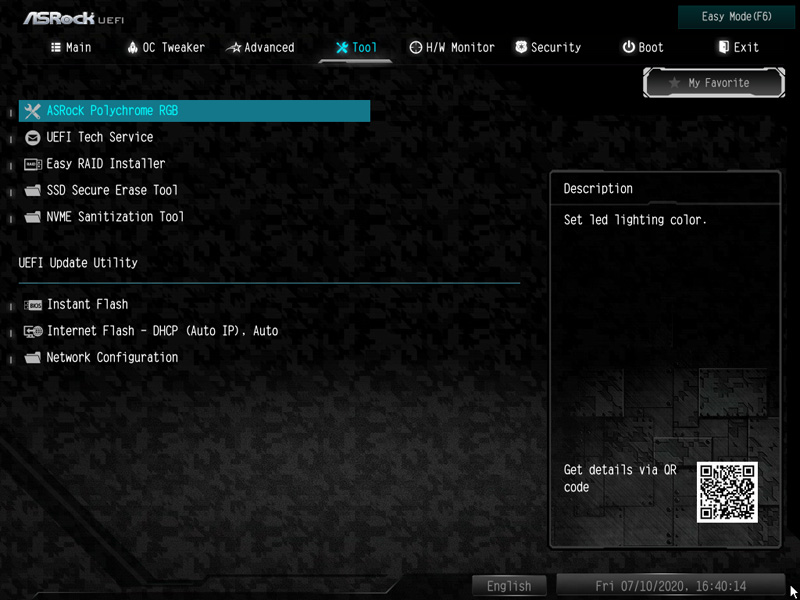The width and height of the screenshot is (800, 600).
Task: Click the date and time display
Action: pos(670,586)
